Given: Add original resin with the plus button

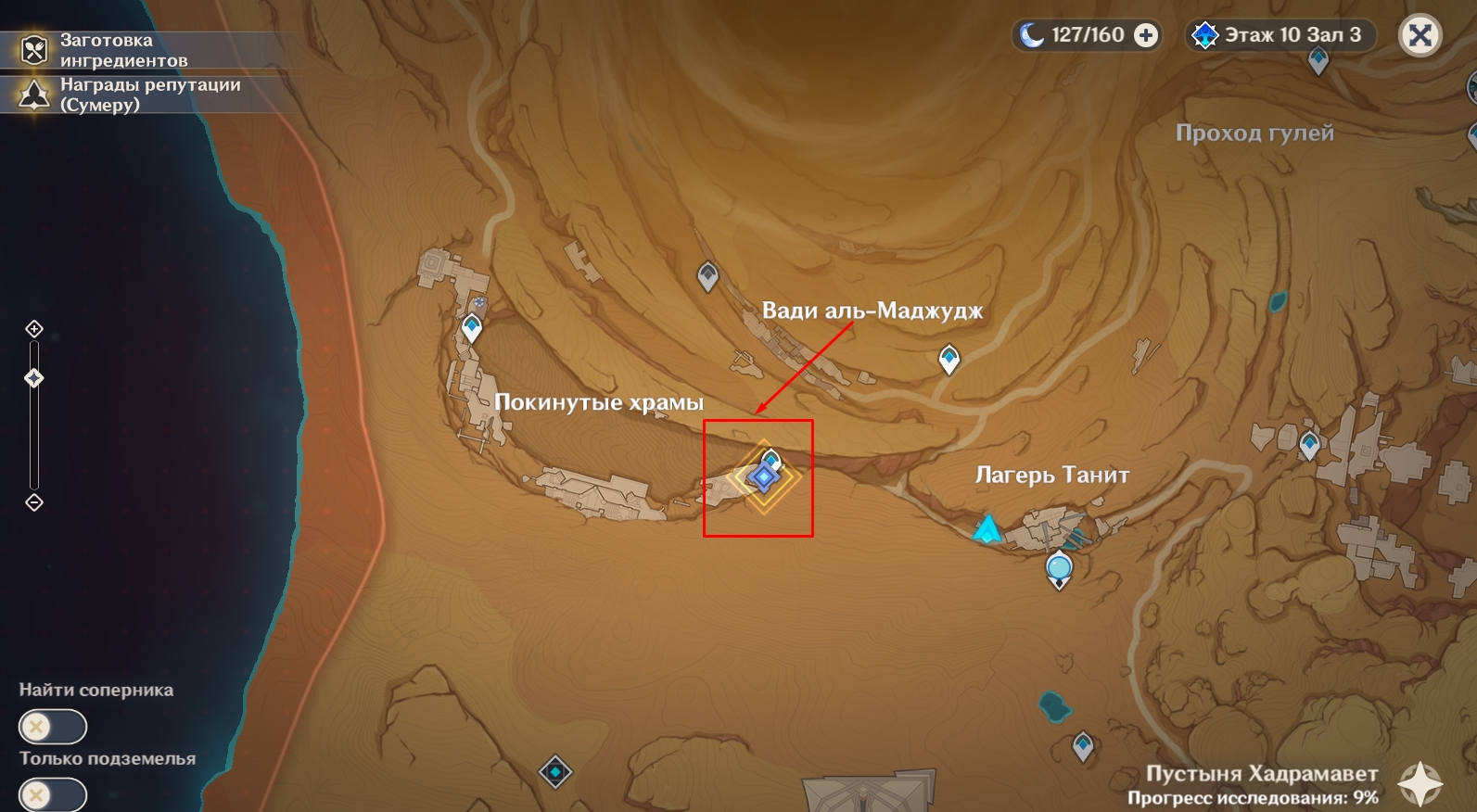Looking at the screenshot, I should click(x=1147, y=36).
